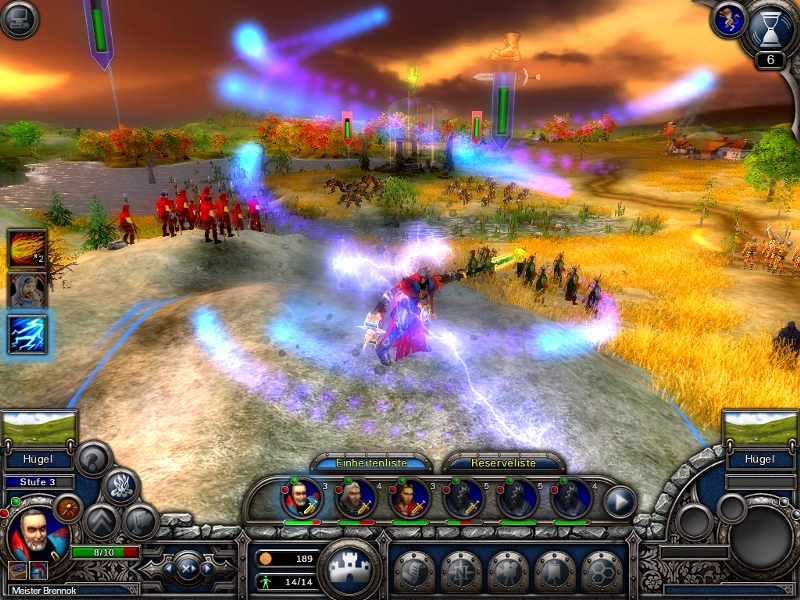Screen dimensions: 800x600
Task: Open the Reserveliste tab
Action: point(503,463)
